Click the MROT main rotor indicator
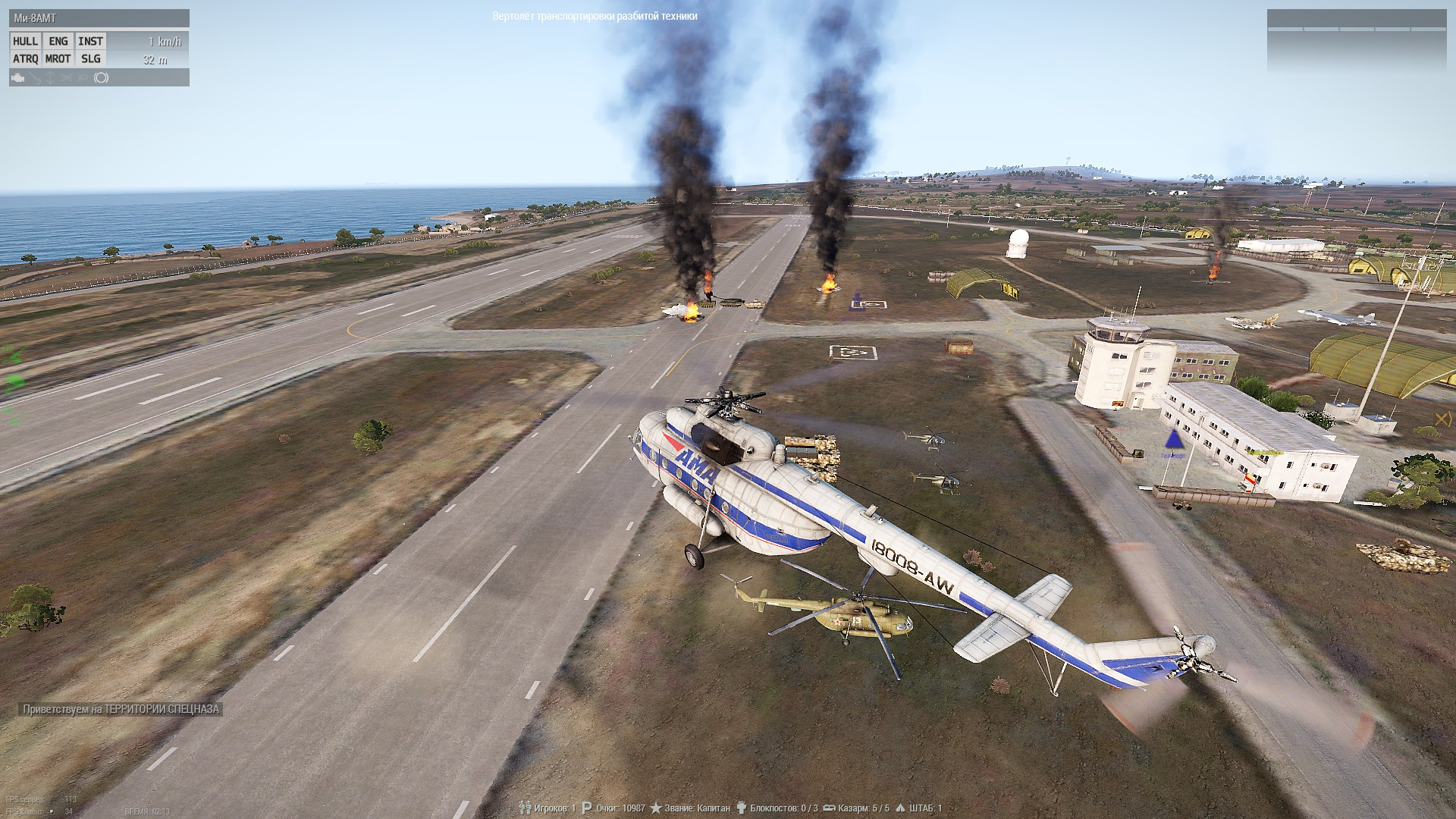Viewport: 1456px width, 819px height. point(58,59)
